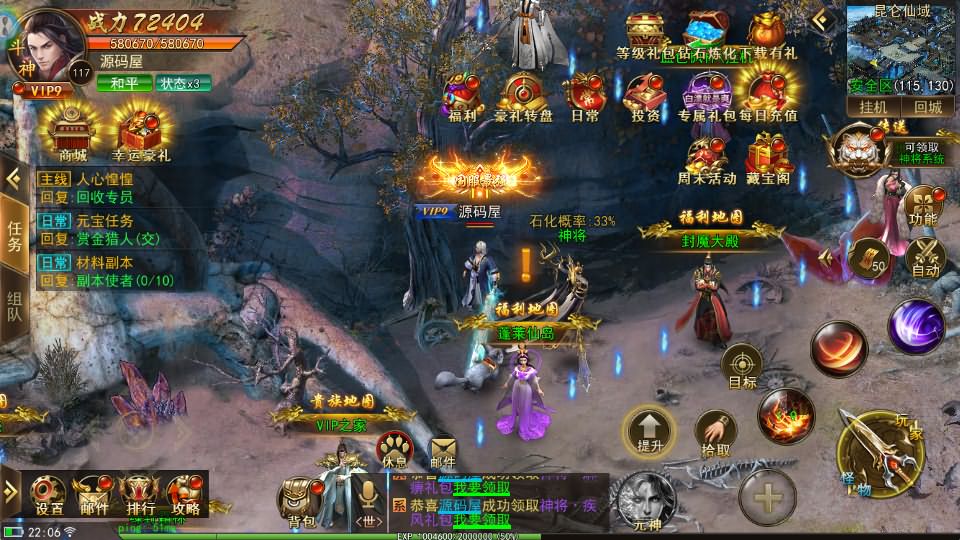960x540 pixels.
Task: Open the 投资 investment icon
Action: click(645, 95)
